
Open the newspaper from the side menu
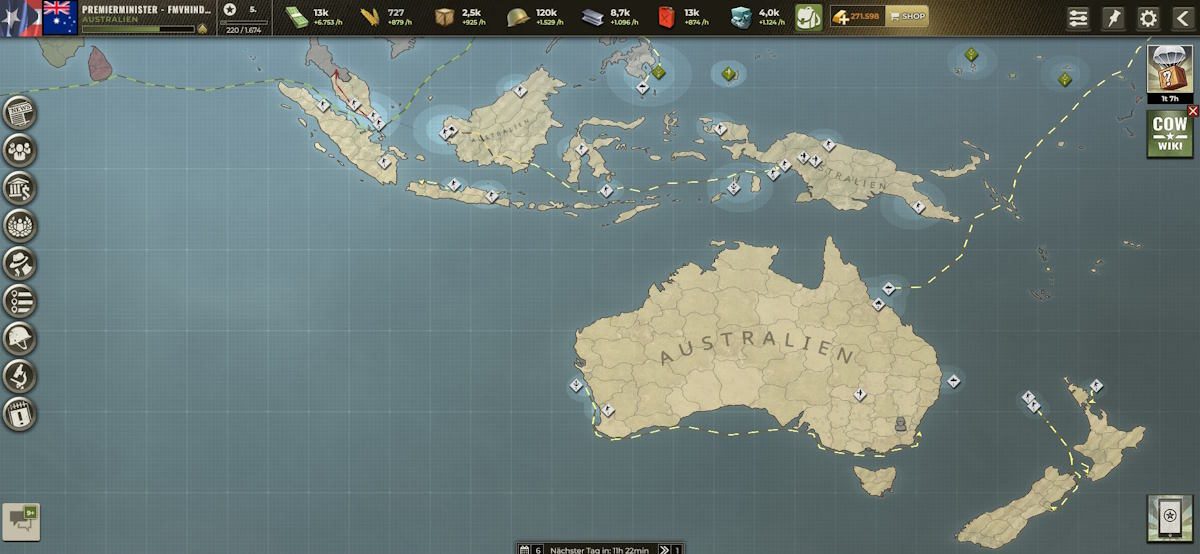[19, 114]
